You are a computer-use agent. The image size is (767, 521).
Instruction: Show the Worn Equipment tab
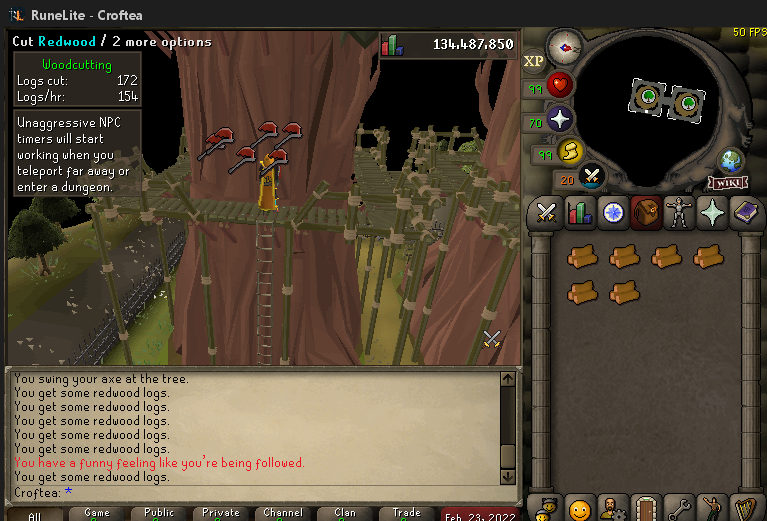coord(678,212)
